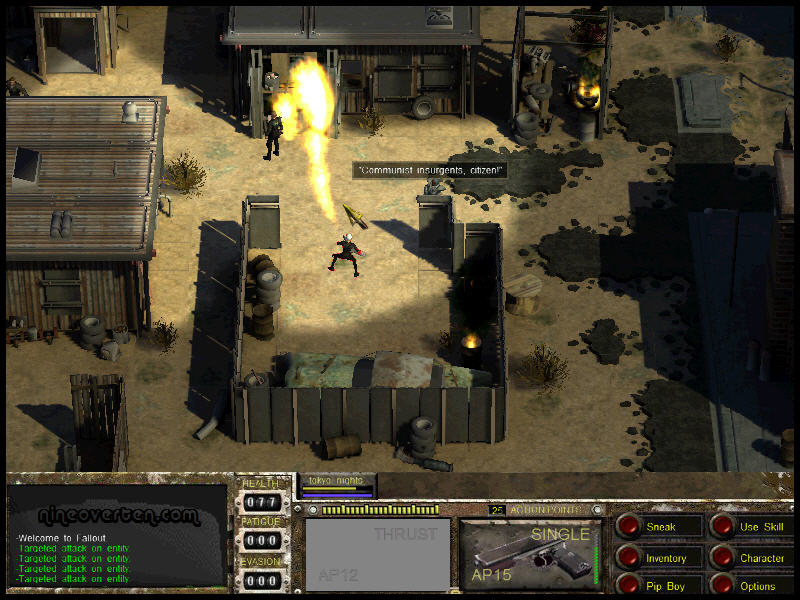
Task: Select the empty-hand THRUST weapon slot
Action: point(377,554)
